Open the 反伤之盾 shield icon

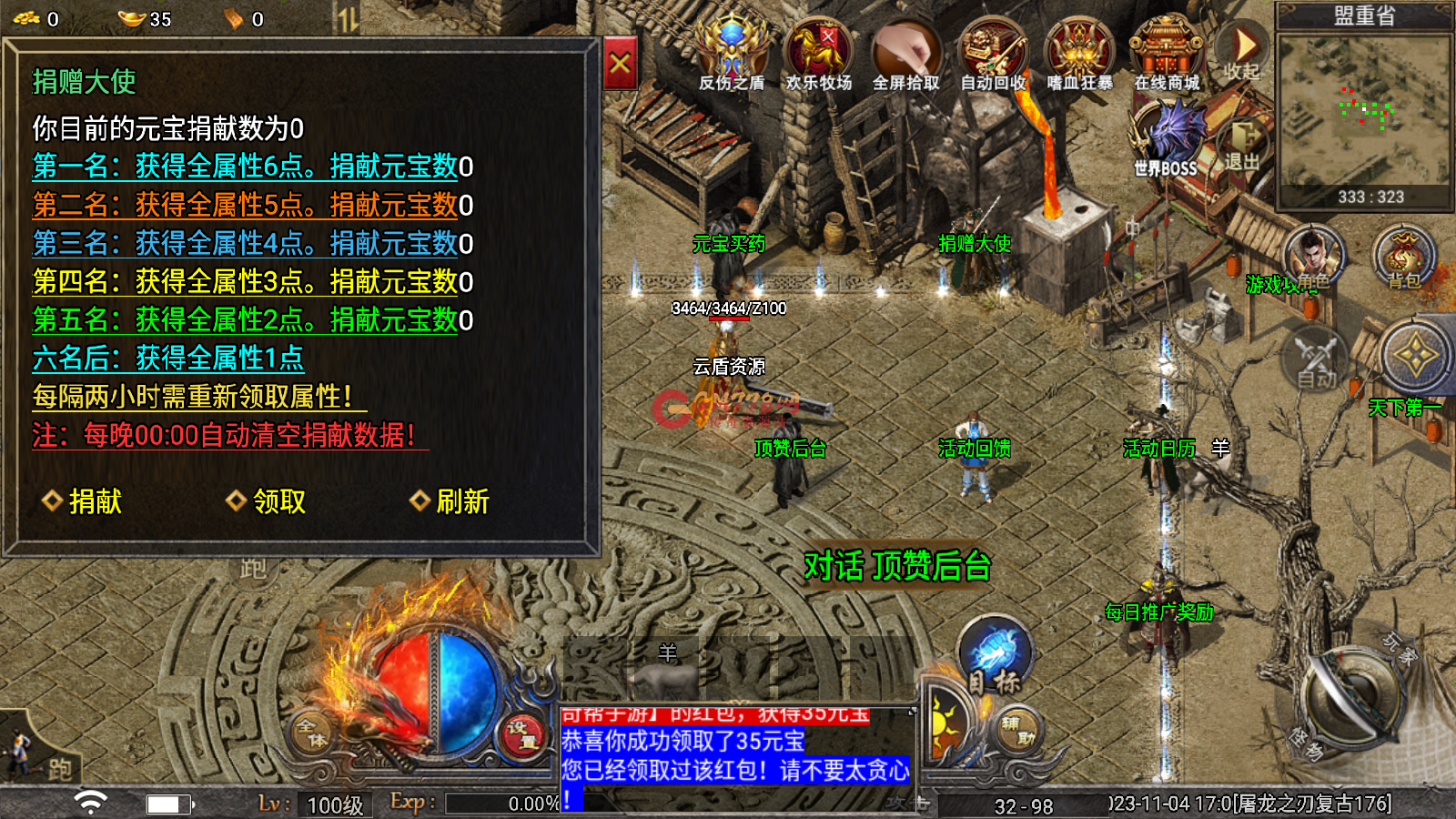click(x=732, y=55)
